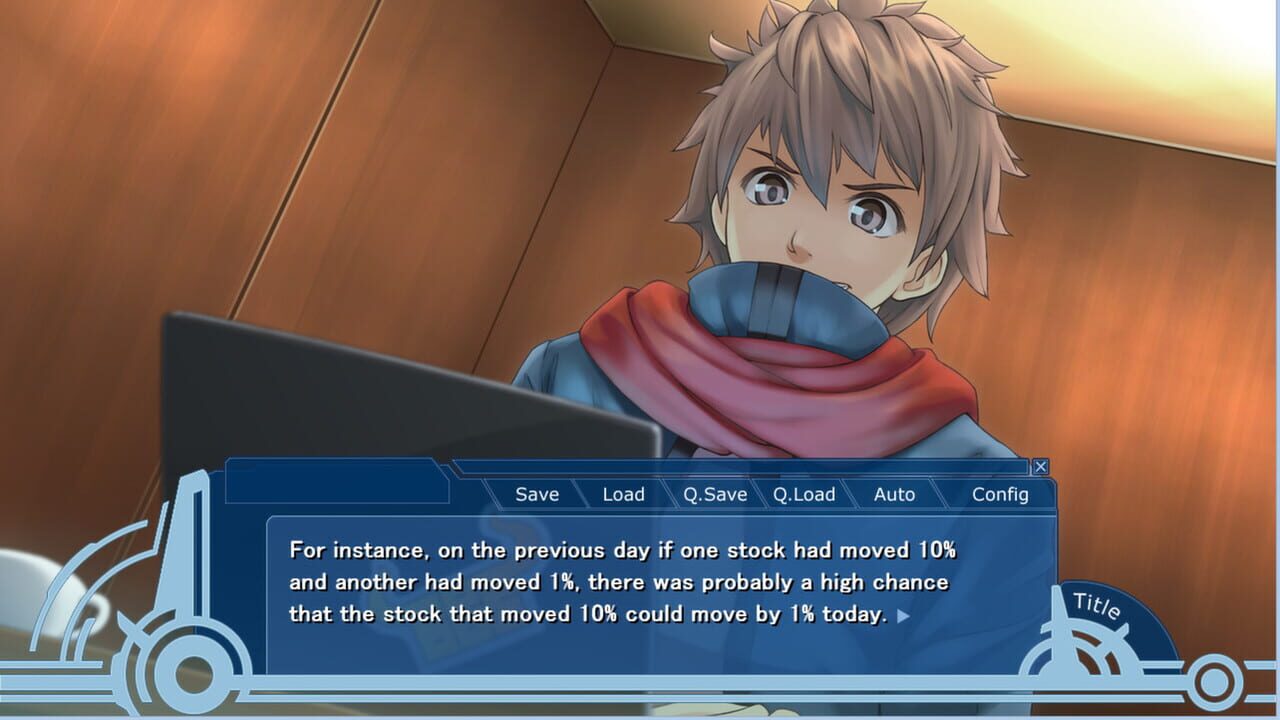The width and height of the screenshot is (1280, 720).
Task: Enable Auto mode for automatic text advance
Action: coord(895,494)
